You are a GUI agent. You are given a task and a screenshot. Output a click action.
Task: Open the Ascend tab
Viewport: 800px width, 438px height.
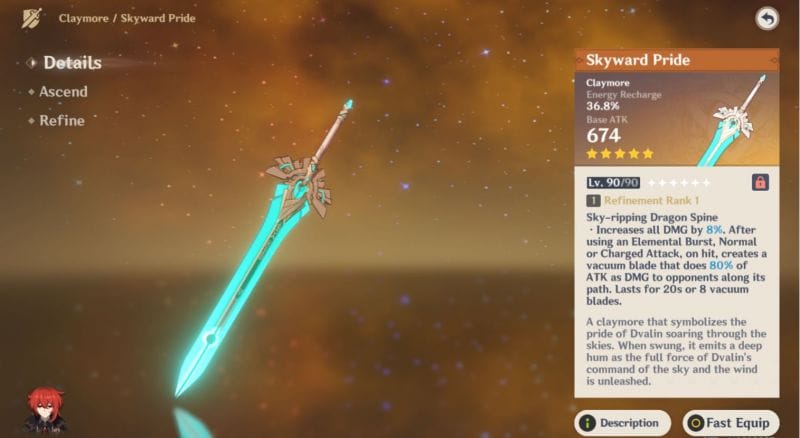point(63,92)
